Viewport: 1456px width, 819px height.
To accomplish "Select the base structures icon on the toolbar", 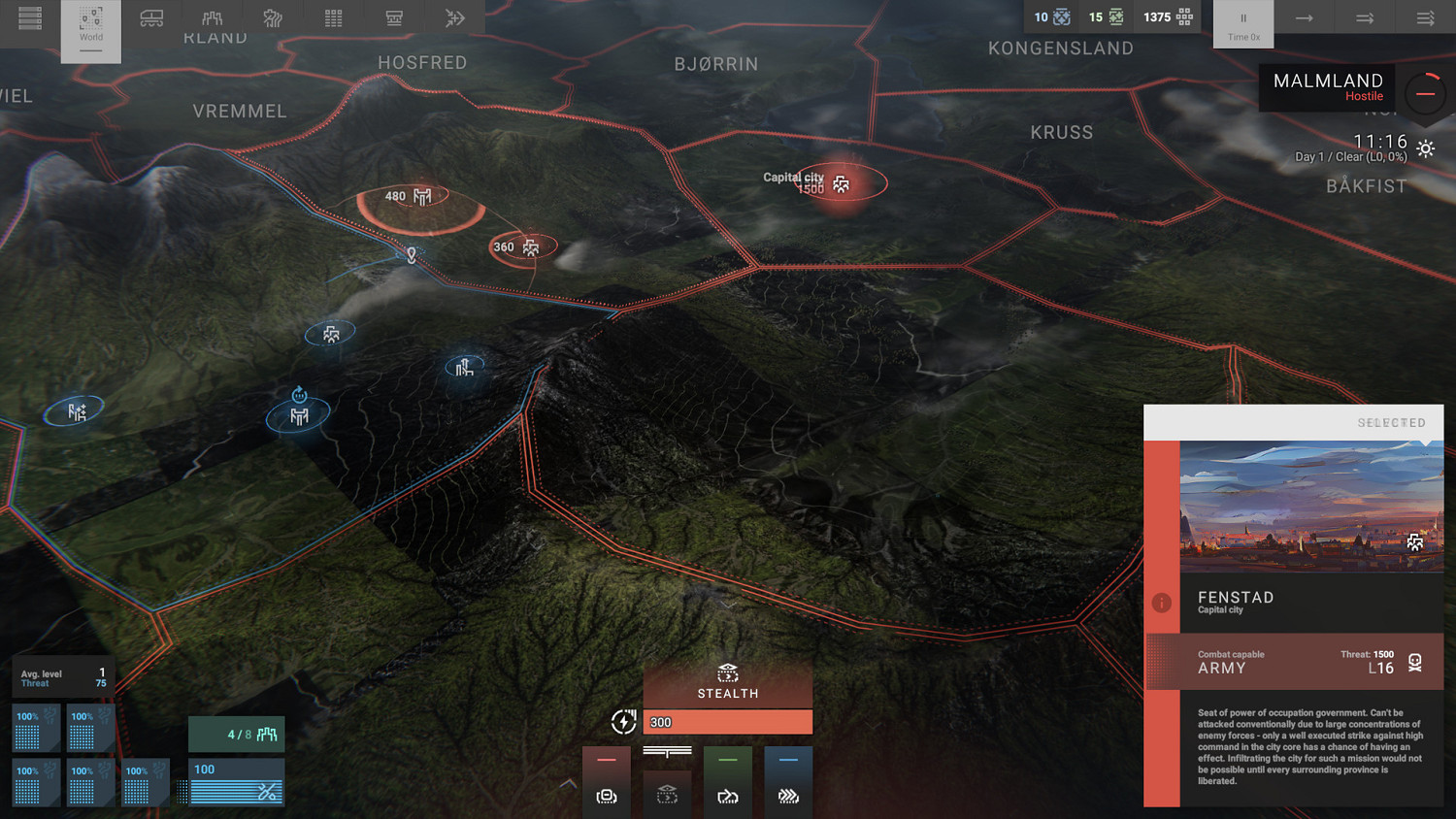I will 212,17.
